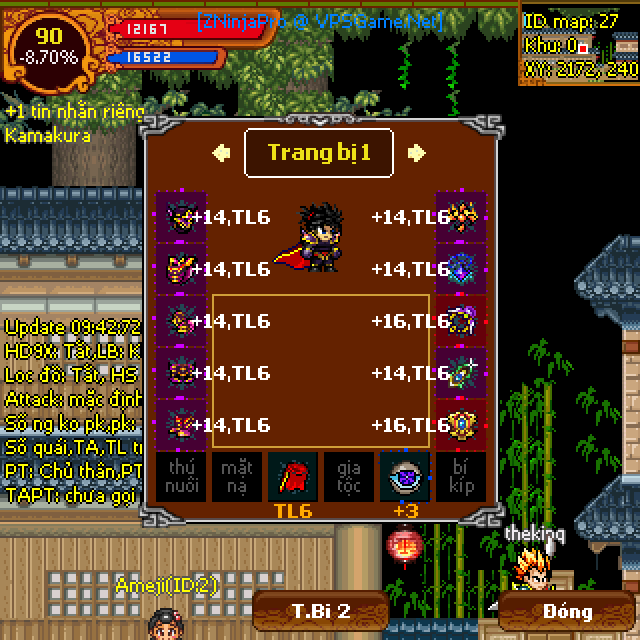Select the purple eye item slot marked +3
The width and height of the screenshot is (640, 640).
pyautogui.click(x=405, y=476)
